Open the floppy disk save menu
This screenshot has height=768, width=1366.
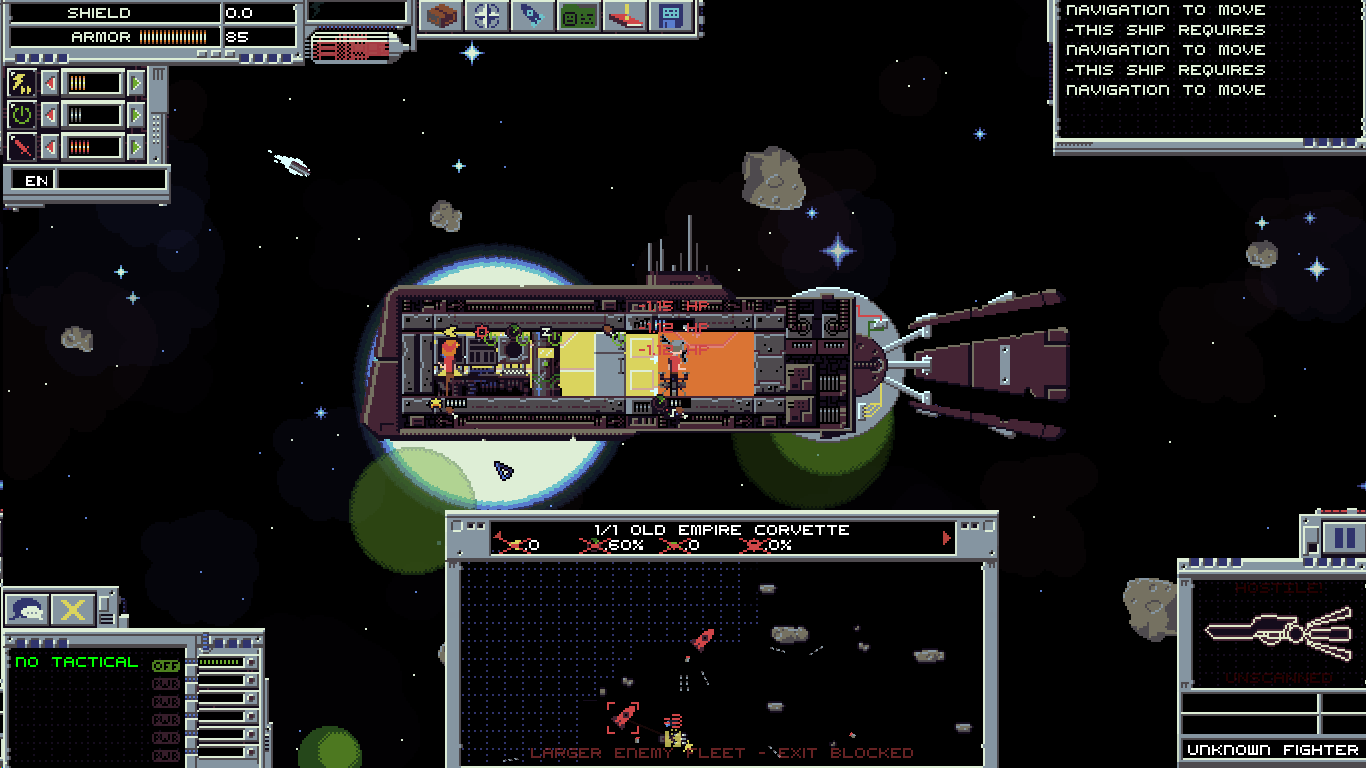[670, 16]
